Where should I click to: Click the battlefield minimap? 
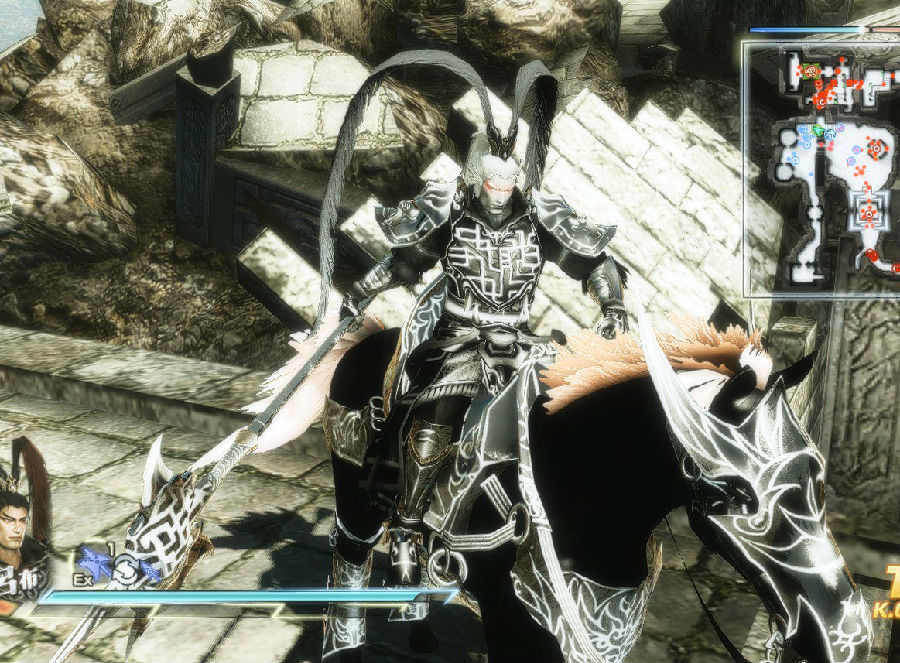pos(823,166)
